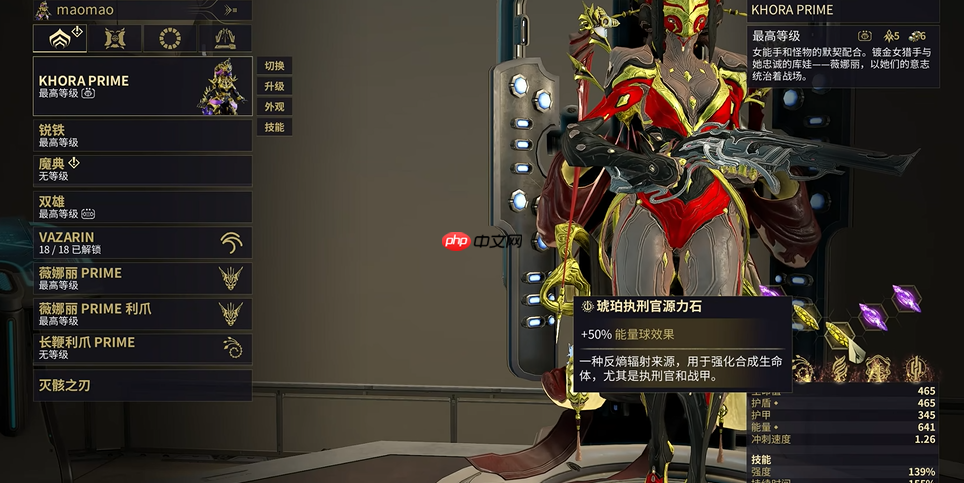The image size is (964, 483).
Task: Open the VAZARIN focus school row
Action: pos(142,242)
